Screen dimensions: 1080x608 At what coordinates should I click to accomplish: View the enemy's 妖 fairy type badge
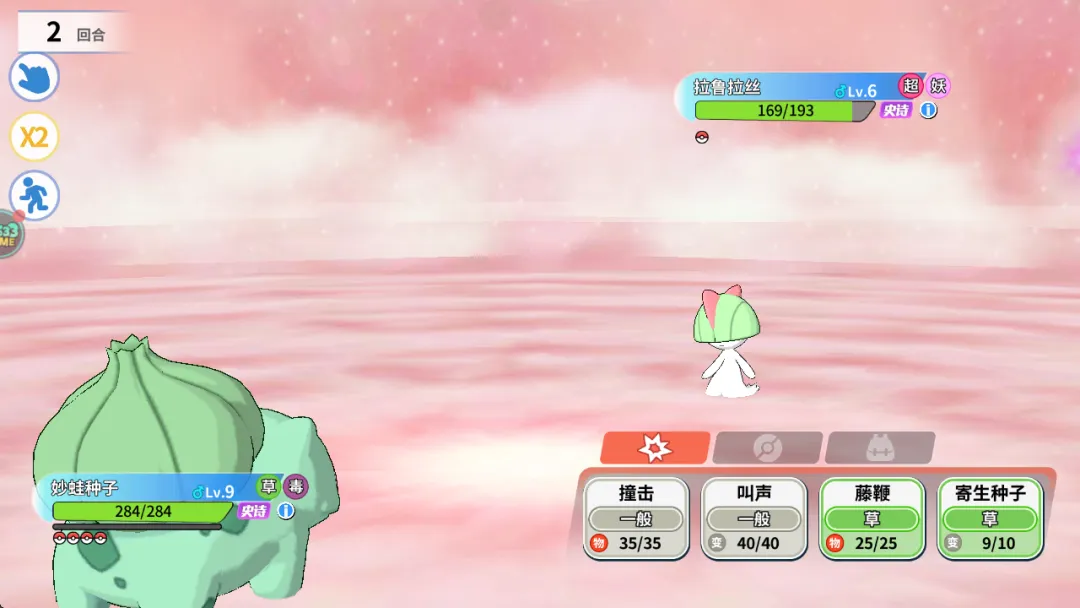(x=938, y=86)
